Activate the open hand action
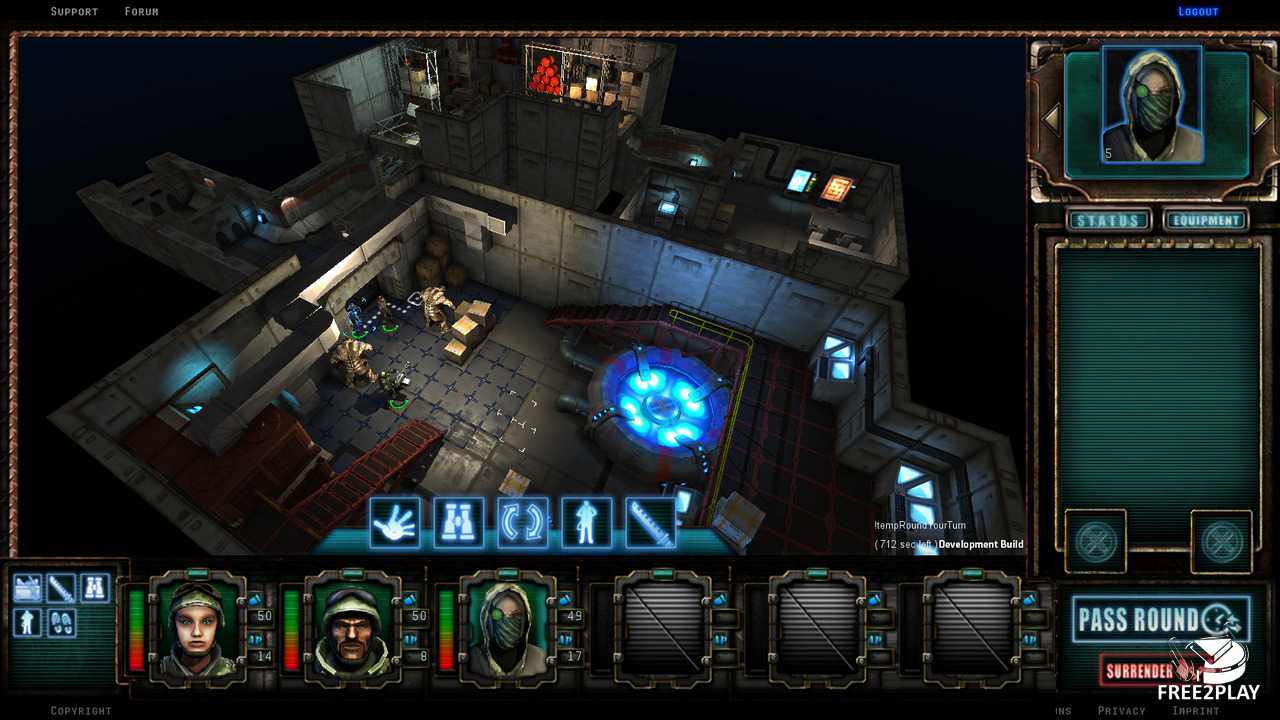The height and width of the screenshot is (720, 1280). point(394,522)
